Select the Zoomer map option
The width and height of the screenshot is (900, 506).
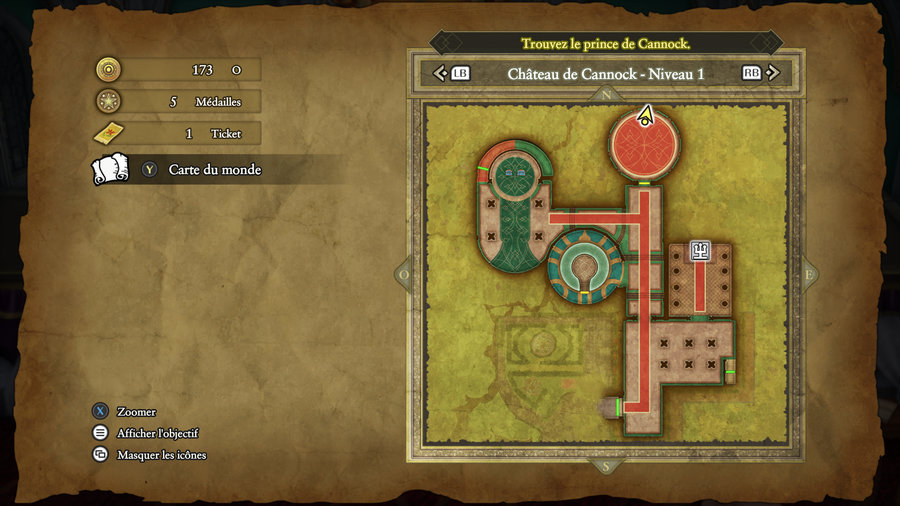[136, 412]
